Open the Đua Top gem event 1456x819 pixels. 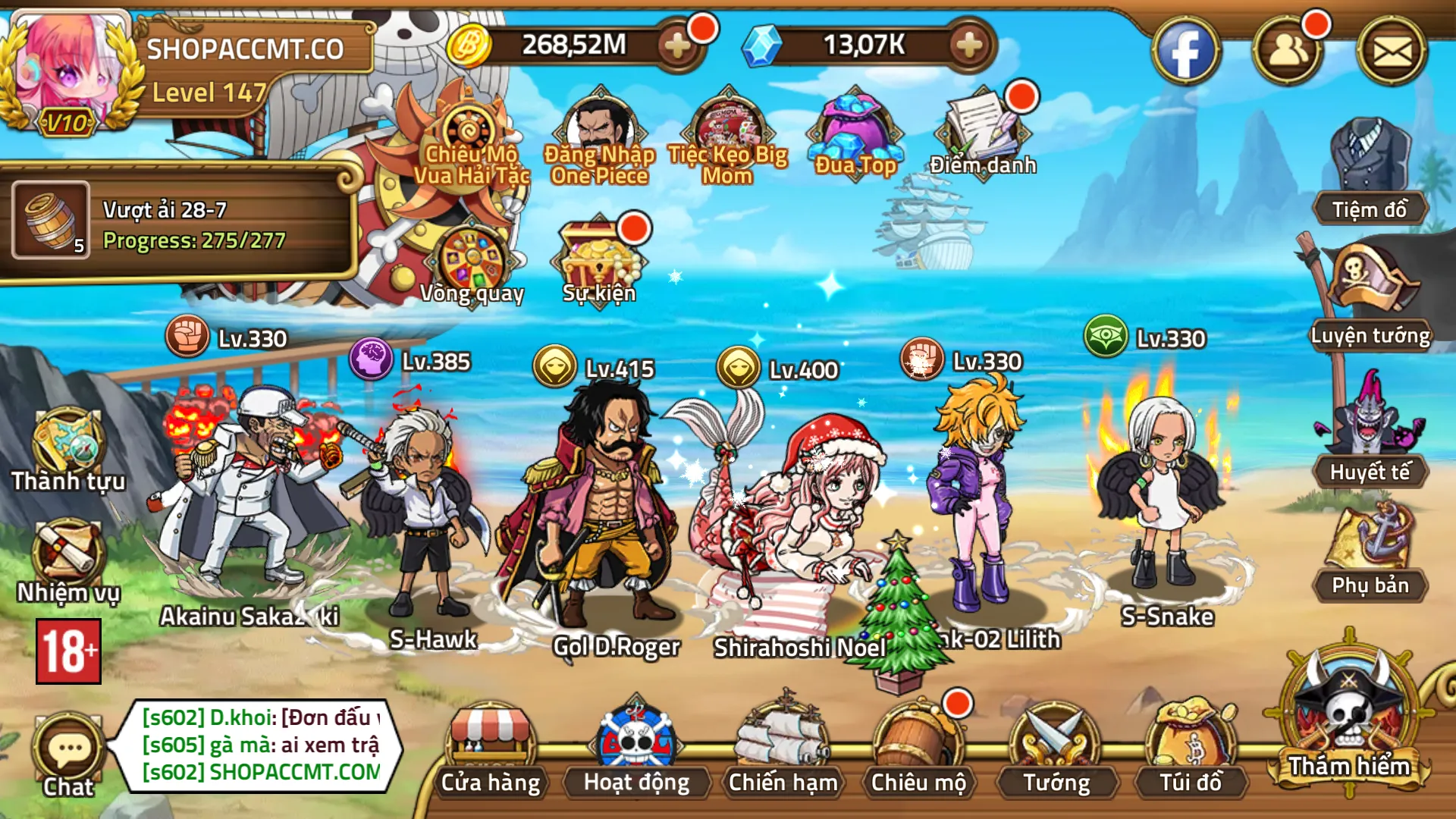(x=853, y=125)
